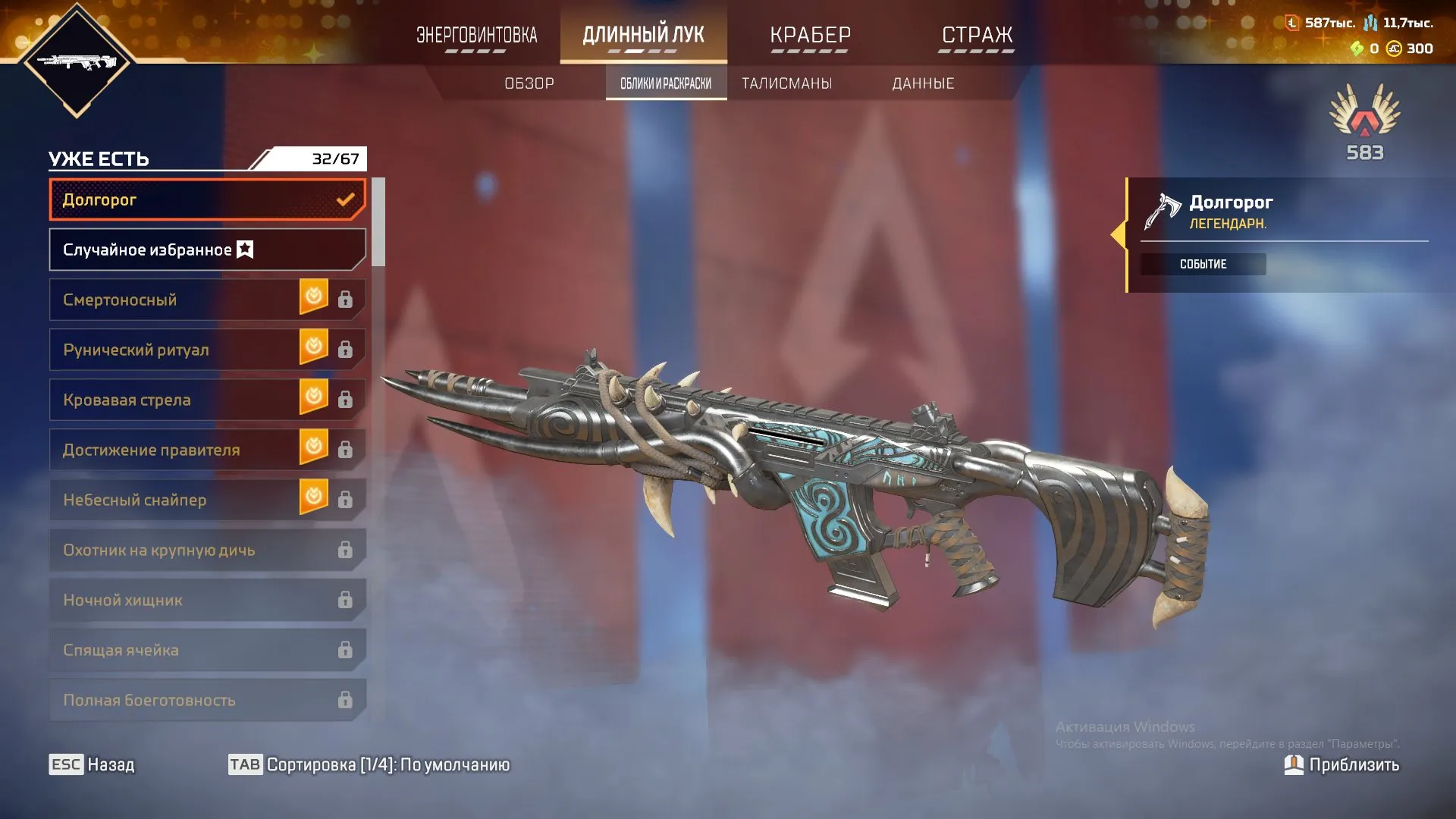Switch to the Энерговинтовка weapon tab

[x=476, y=35]
